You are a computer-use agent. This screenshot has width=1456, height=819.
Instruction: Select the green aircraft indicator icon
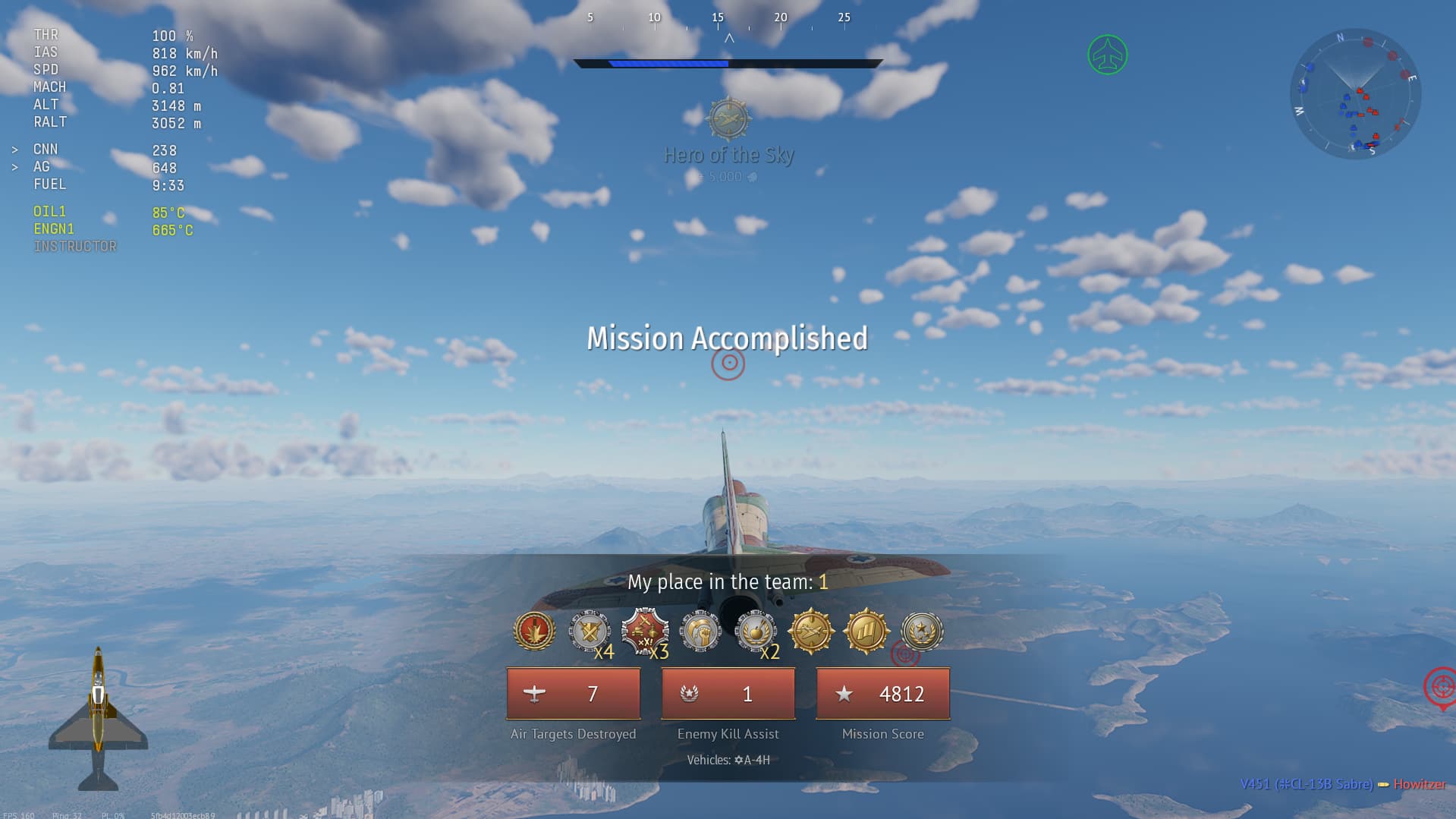[x=1107, y=55]
